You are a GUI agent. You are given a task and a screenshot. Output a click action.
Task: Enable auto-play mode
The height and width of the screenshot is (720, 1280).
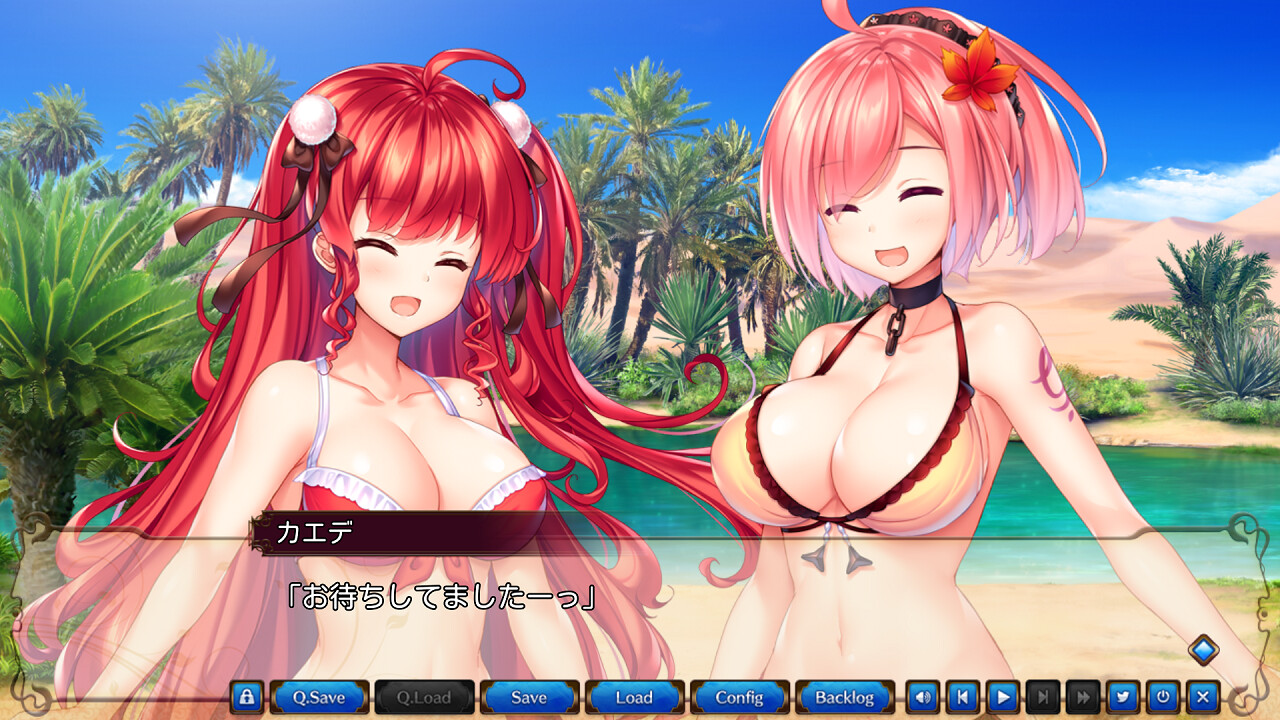(1005, 697)
